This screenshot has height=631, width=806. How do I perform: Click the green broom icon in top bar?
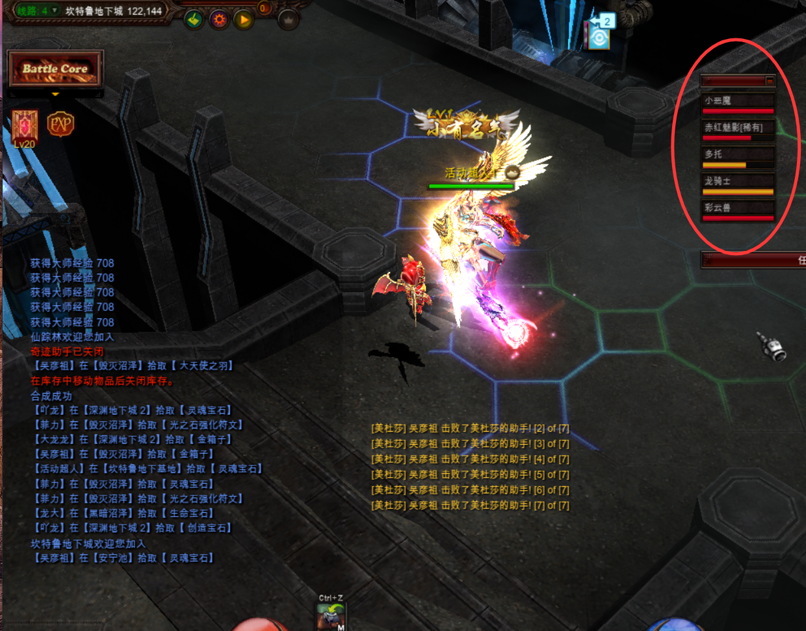(x=194, y=19)
